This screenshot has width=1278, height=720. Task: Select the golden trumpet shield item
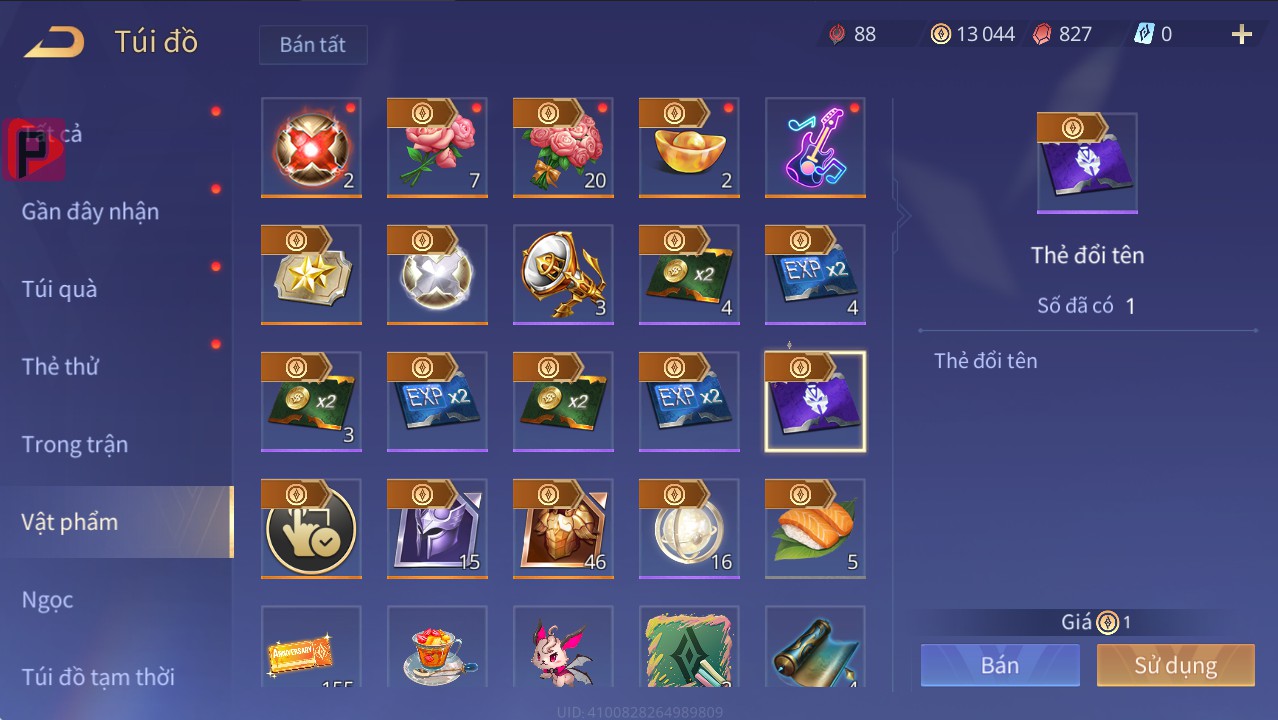click(563, 275)
